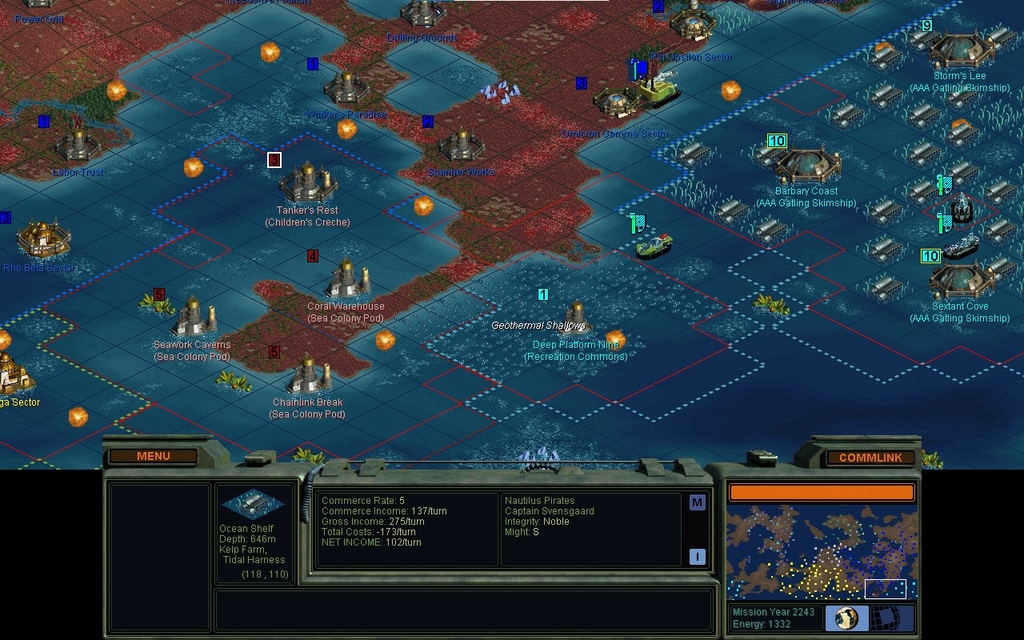This screenshot has width=1024, height=640.
Task: Click the I button in the info panel
Action: point(697,557)
